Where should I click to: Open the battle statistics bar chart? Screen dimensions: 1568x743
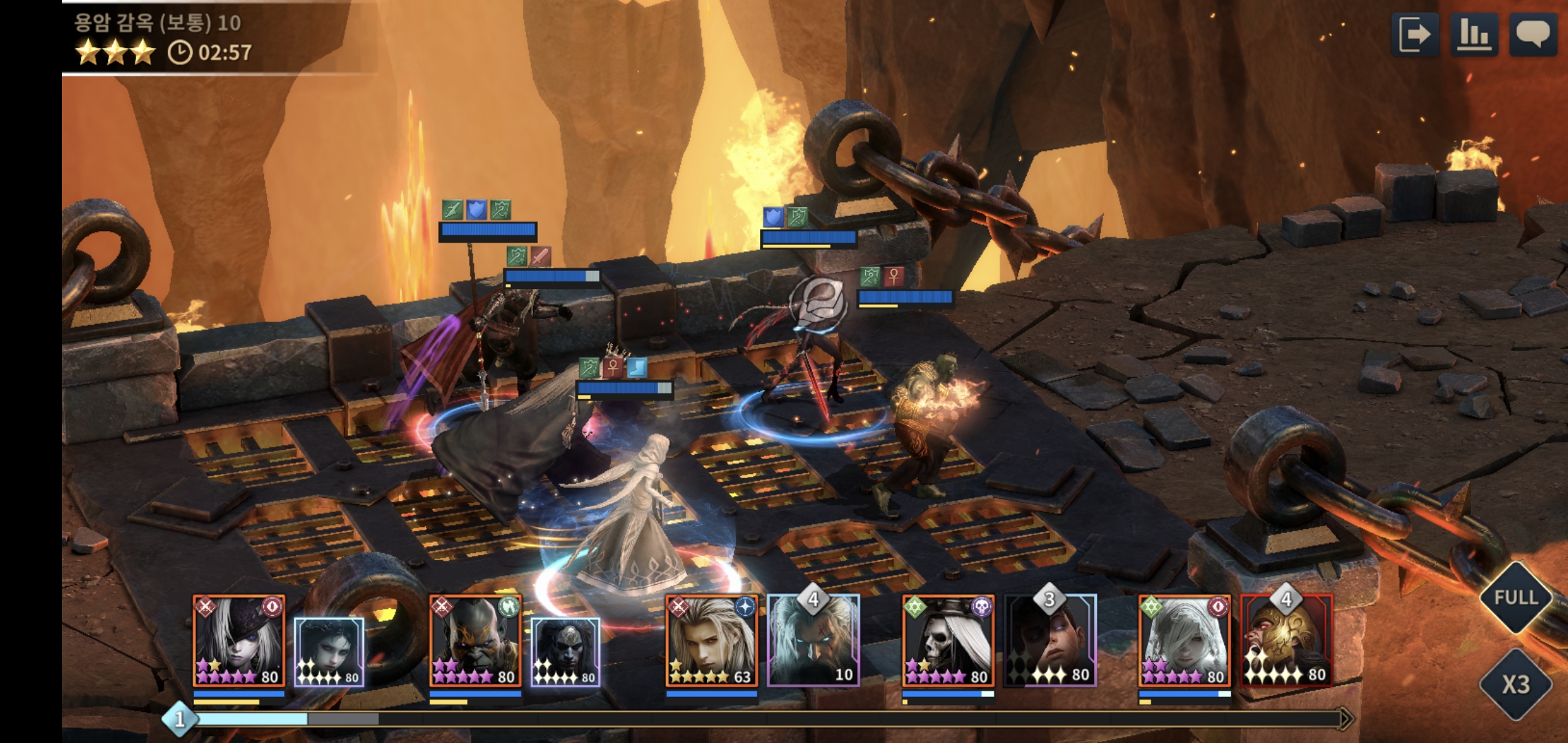coord(1474,34)
